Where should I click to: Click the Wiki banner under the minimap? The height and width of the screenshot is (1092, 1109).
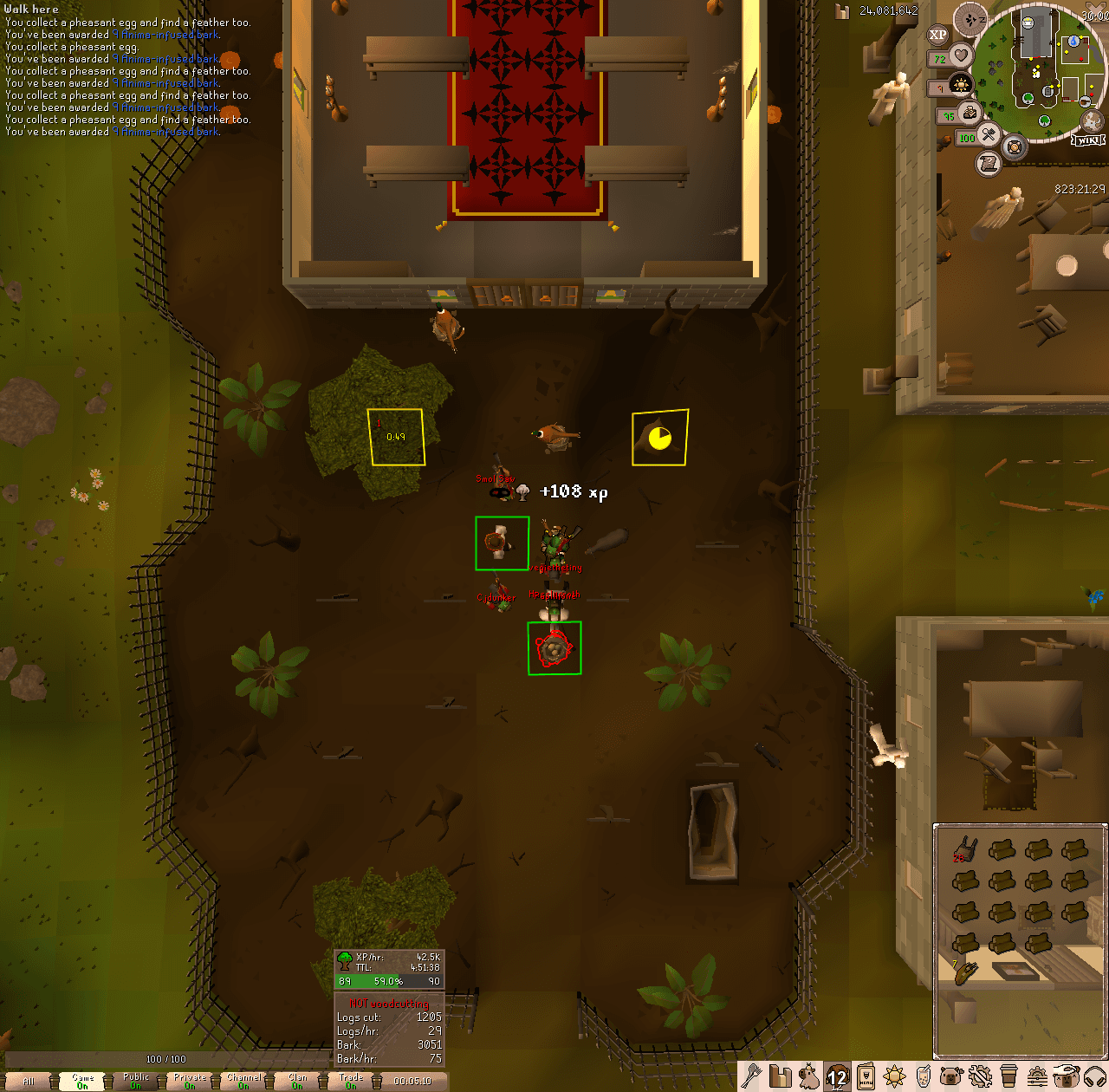click(x=1087, y=140)
